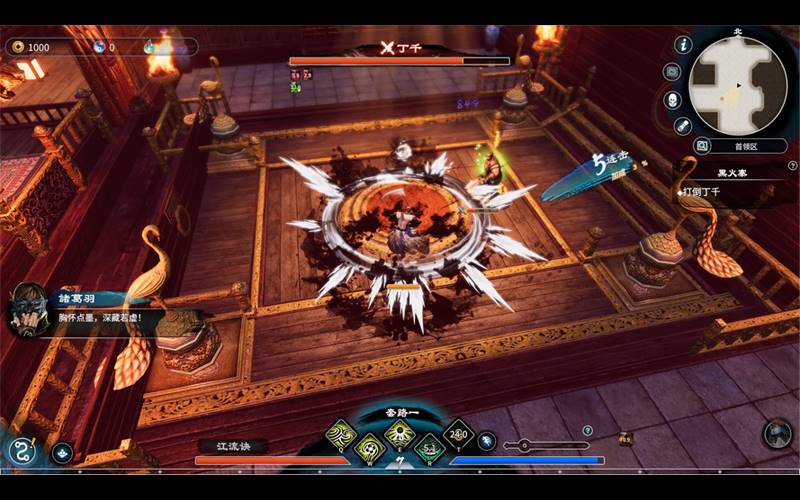Click the skull icon beside the minimap
The width and height of the screenshot is (800, 500).
[673, 100]
